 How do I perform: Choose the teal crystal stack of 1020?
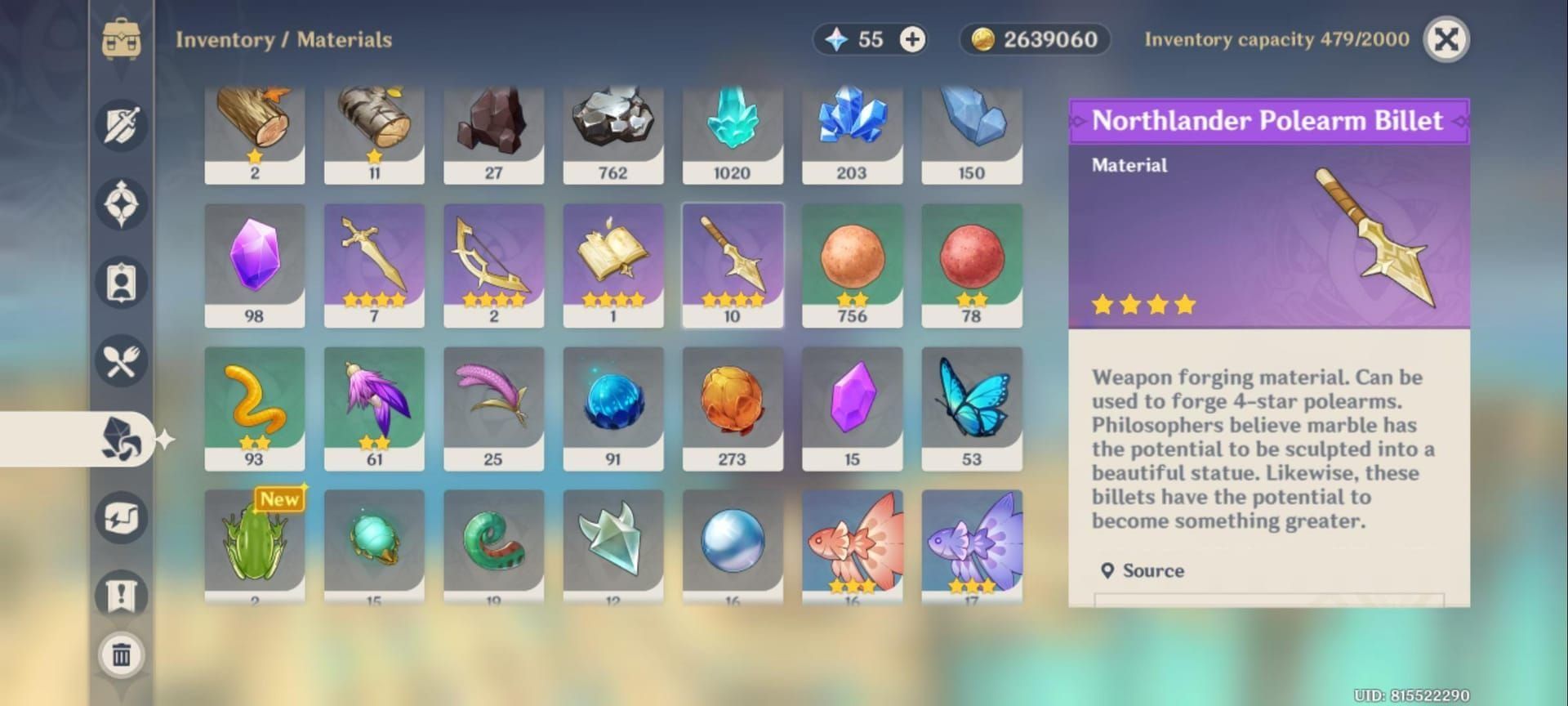point(732,135)
